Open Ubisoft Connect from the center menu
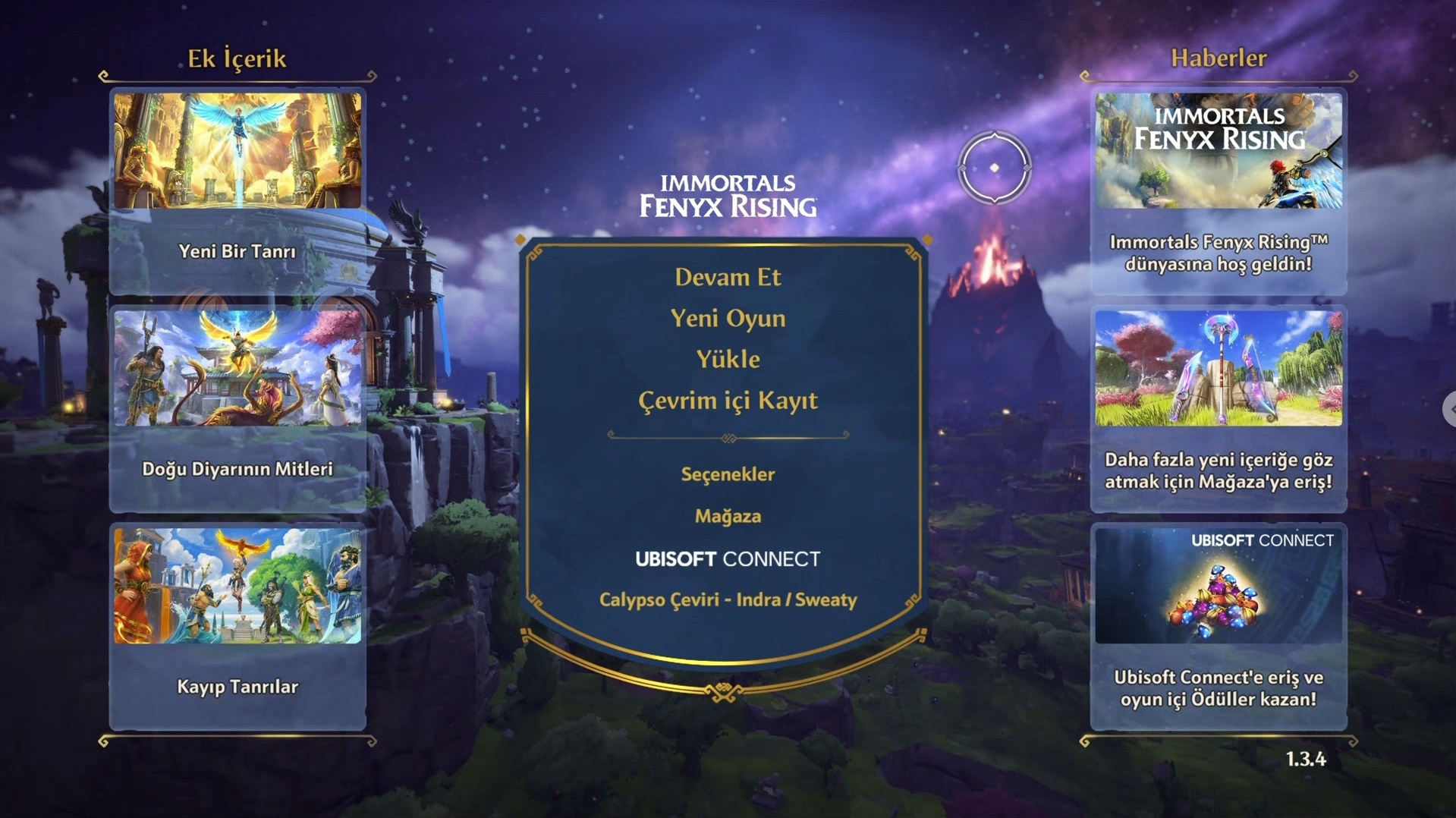1456x818 pixels. point(728,559)
